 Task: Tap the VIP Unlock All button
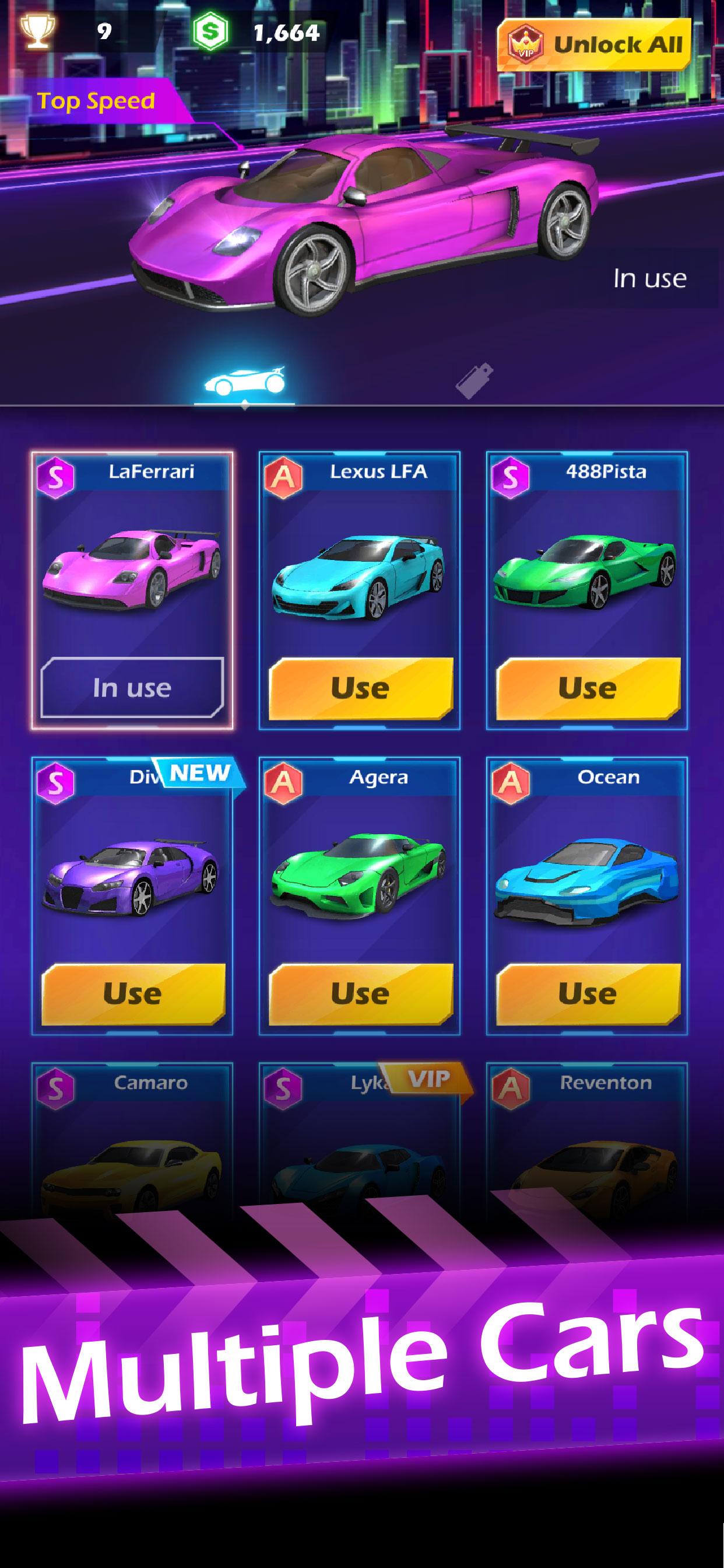(x=594, y=44)
